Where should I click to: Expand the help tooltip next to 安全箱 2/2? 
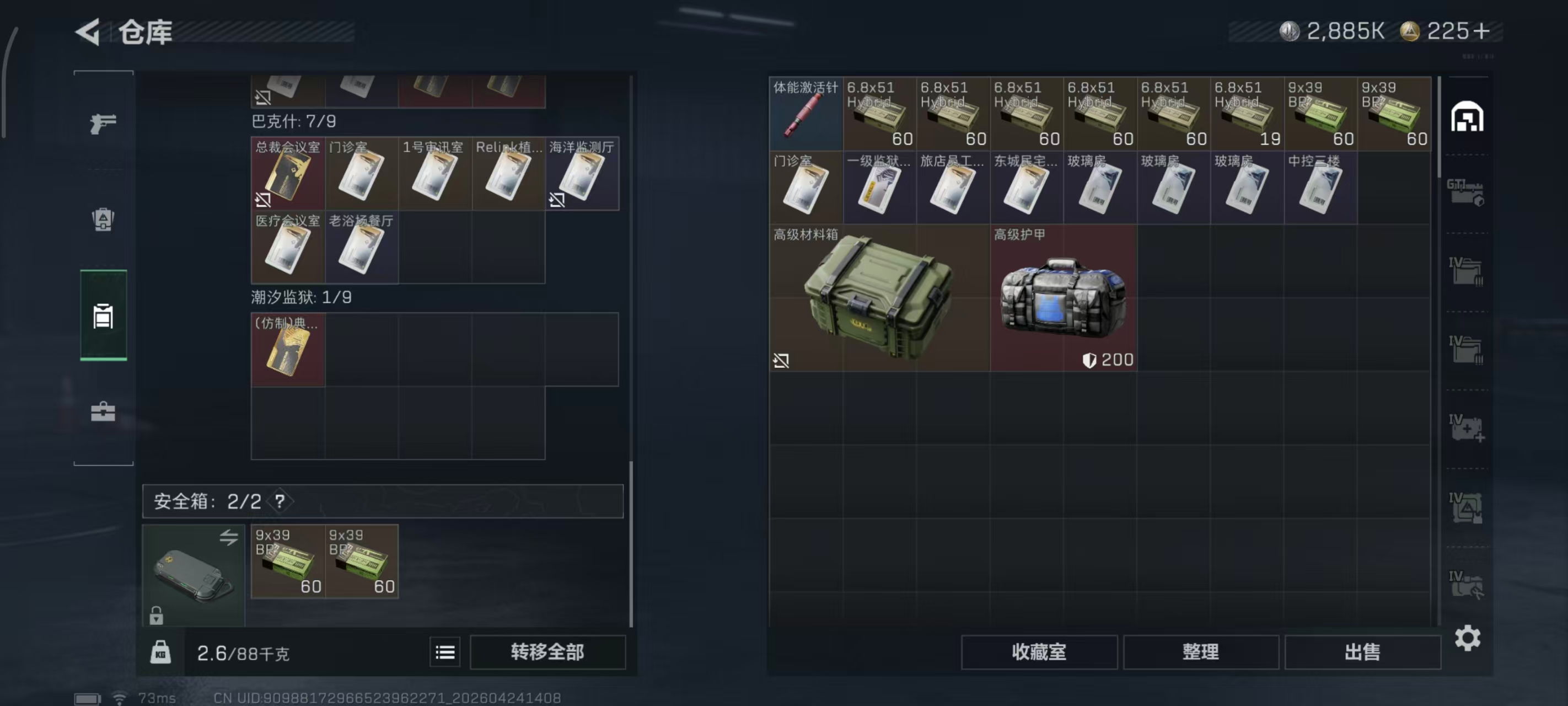point(280,501)
